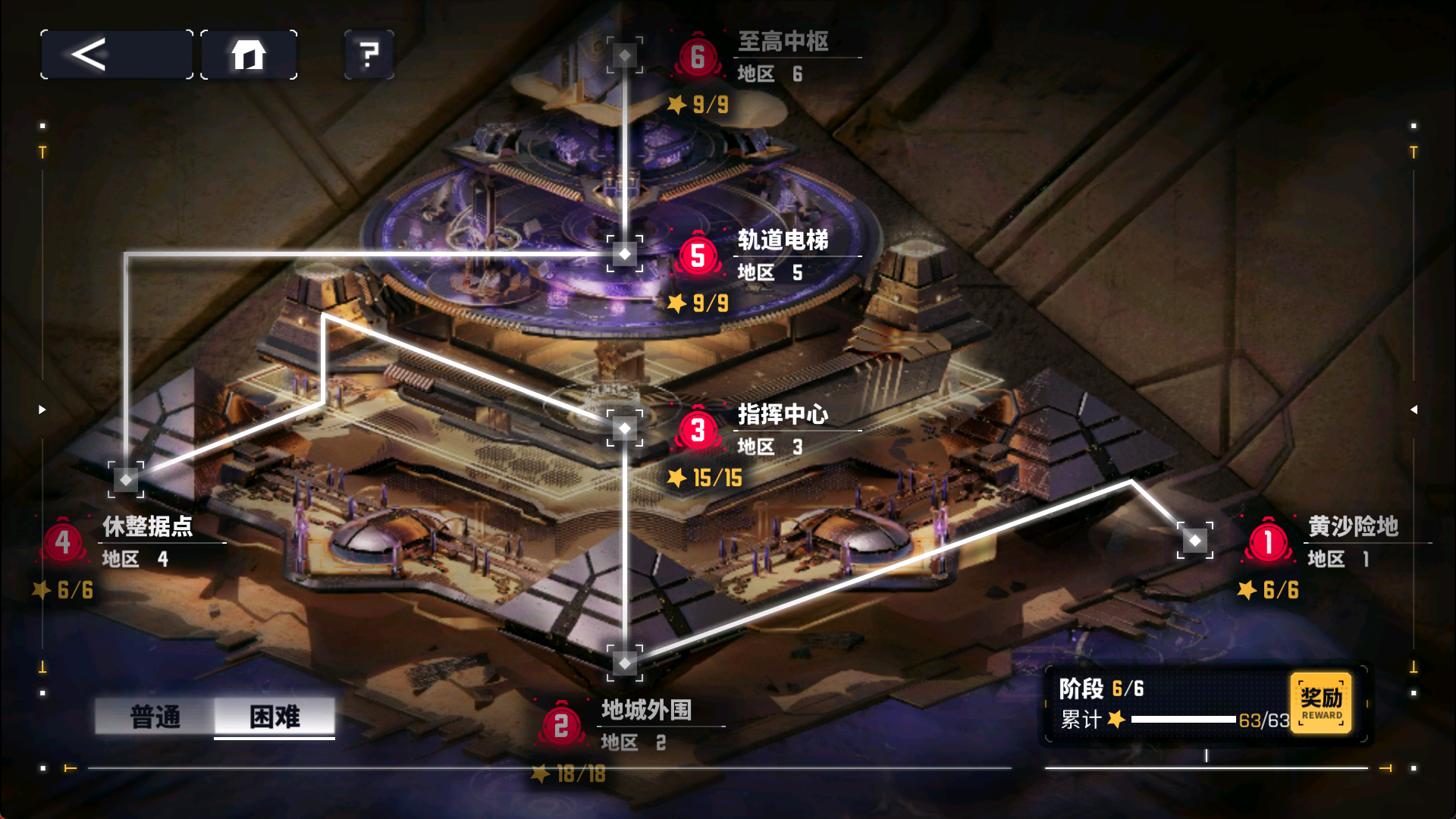Switch to the 困难 tab

click(x=275, y=714)
